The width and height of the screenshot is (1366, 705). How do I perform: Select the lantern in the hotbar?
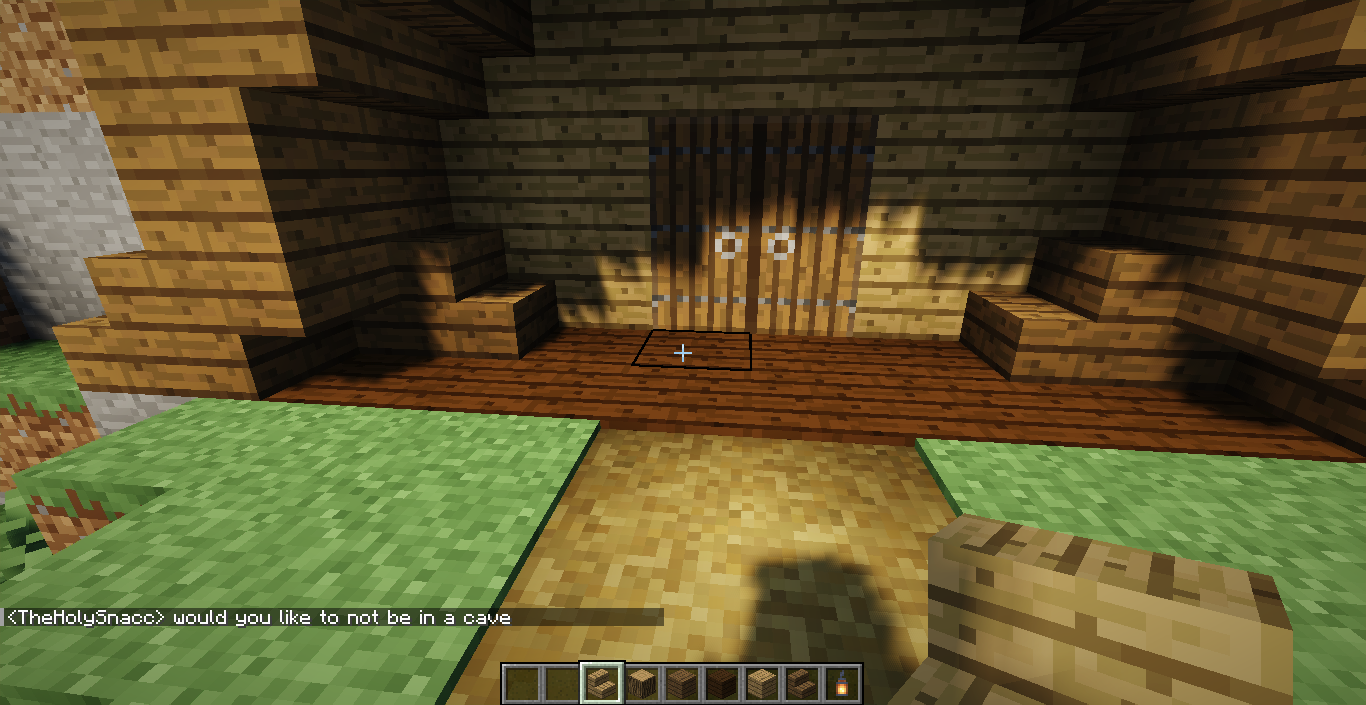842,683
